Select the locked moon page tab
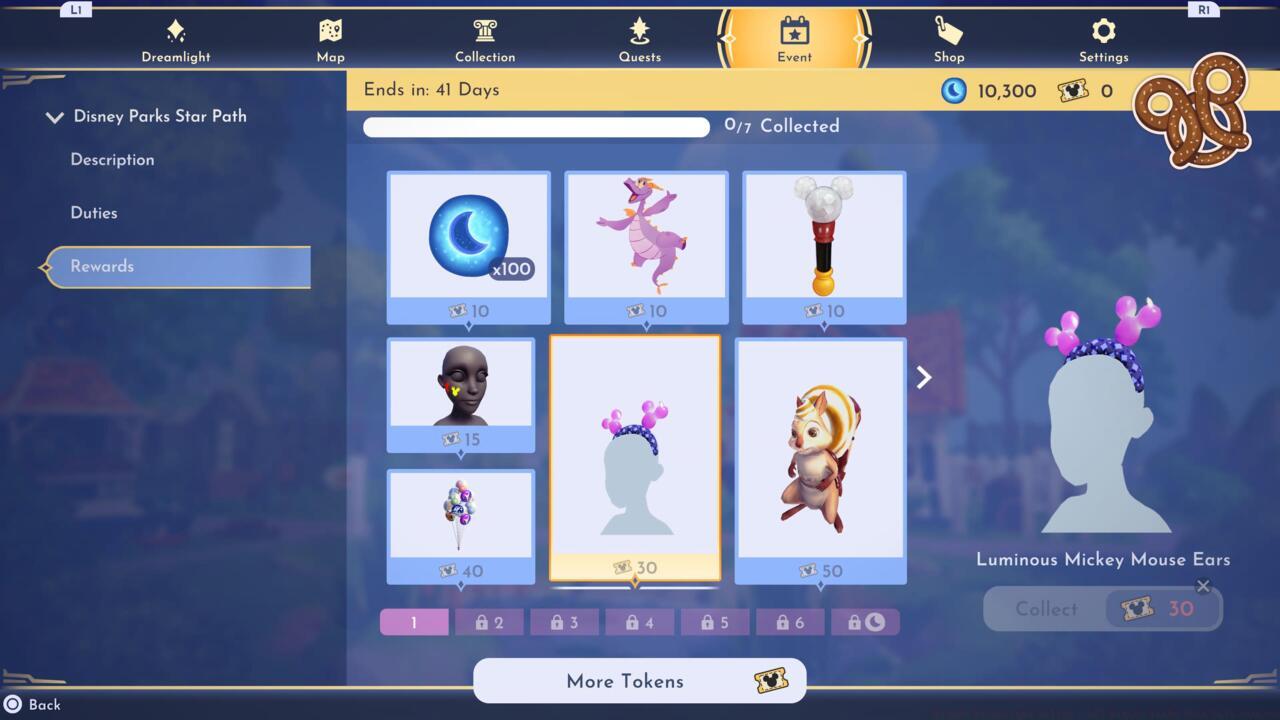Image resolution: width=1280 pixels, height=720 pixels. (866, 622)
